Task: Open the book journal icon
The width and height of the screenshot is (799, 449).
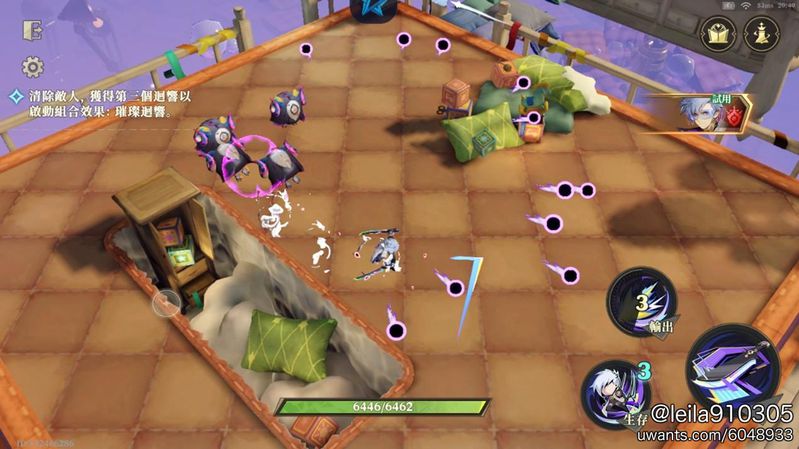Action: click(718, 36)
